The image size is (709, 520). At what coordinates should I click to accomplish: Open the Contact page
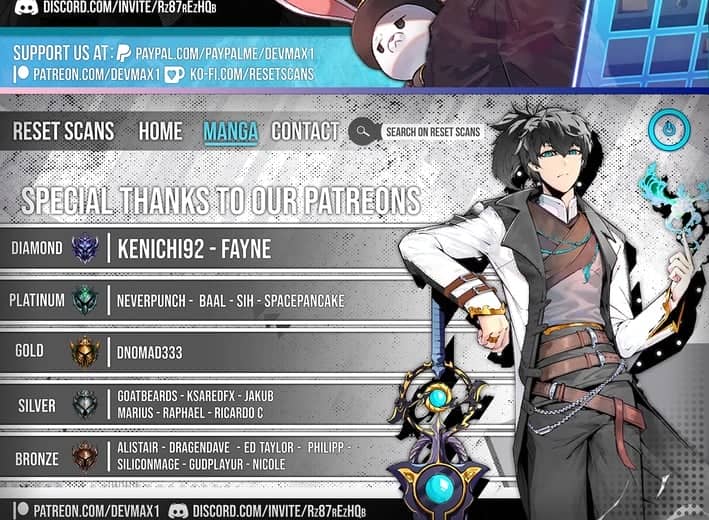(x=305, y=131)
